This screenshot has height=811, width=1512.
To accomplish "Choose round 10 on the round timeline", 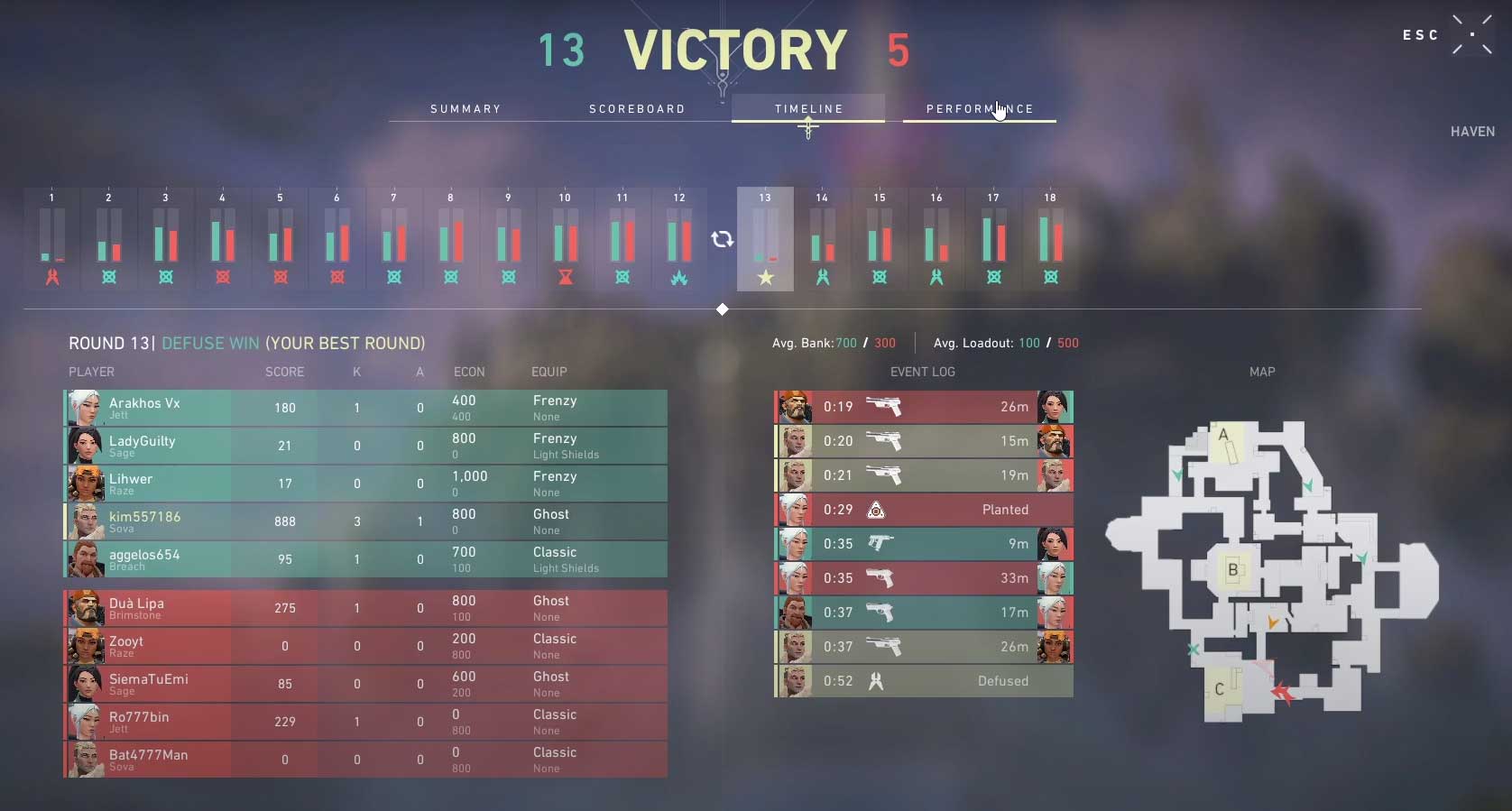I will pyautogui.click(x=565, y=238).
